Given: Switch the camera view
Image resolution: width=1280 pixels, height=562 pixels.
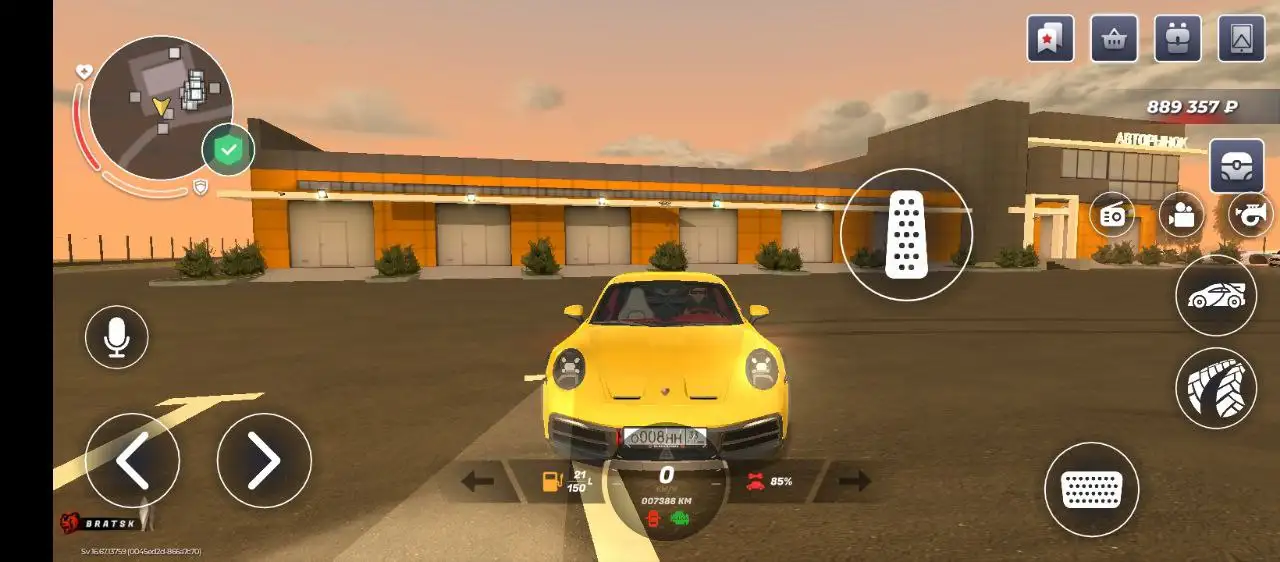Looking at the screenshot, I should point(1182,214).
